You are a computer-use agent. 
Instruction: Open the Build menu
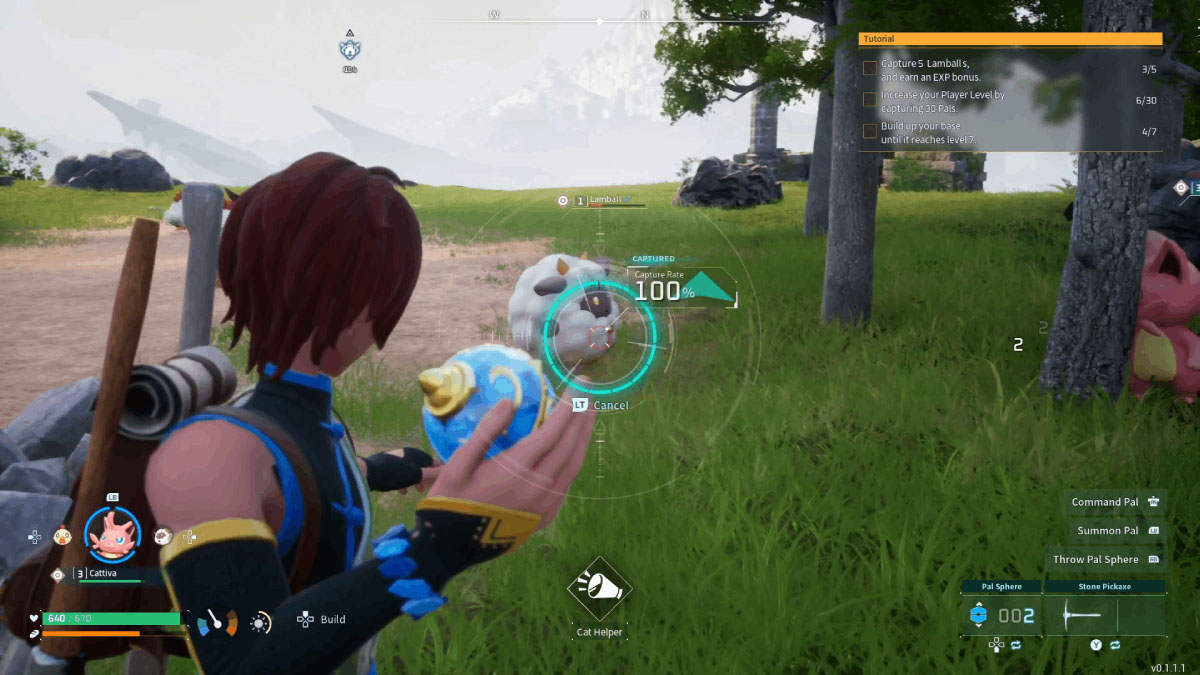click(322, 620)
